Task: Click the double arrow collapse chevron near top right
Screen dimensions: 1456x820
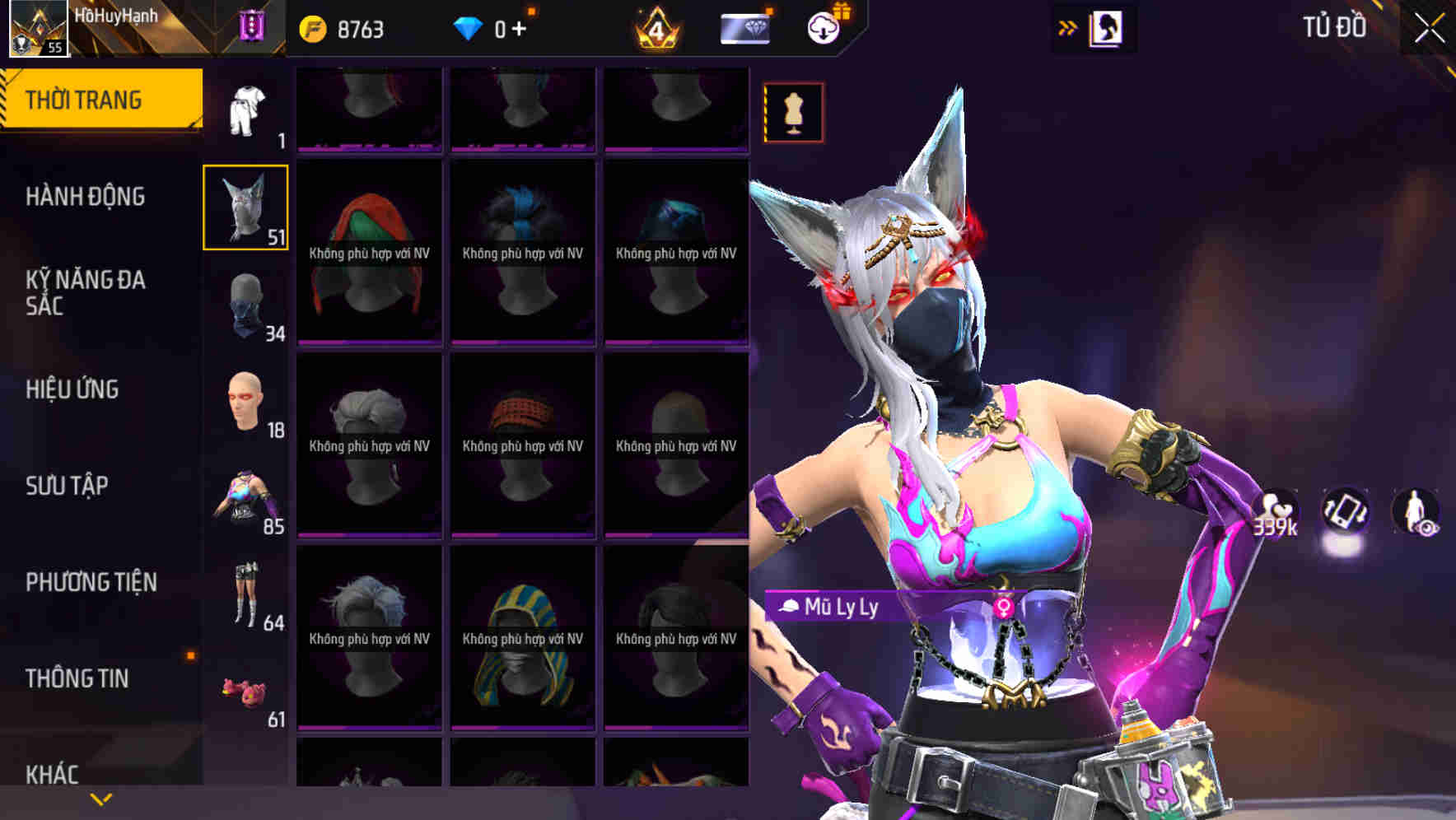Action: tap(1067, 26)
